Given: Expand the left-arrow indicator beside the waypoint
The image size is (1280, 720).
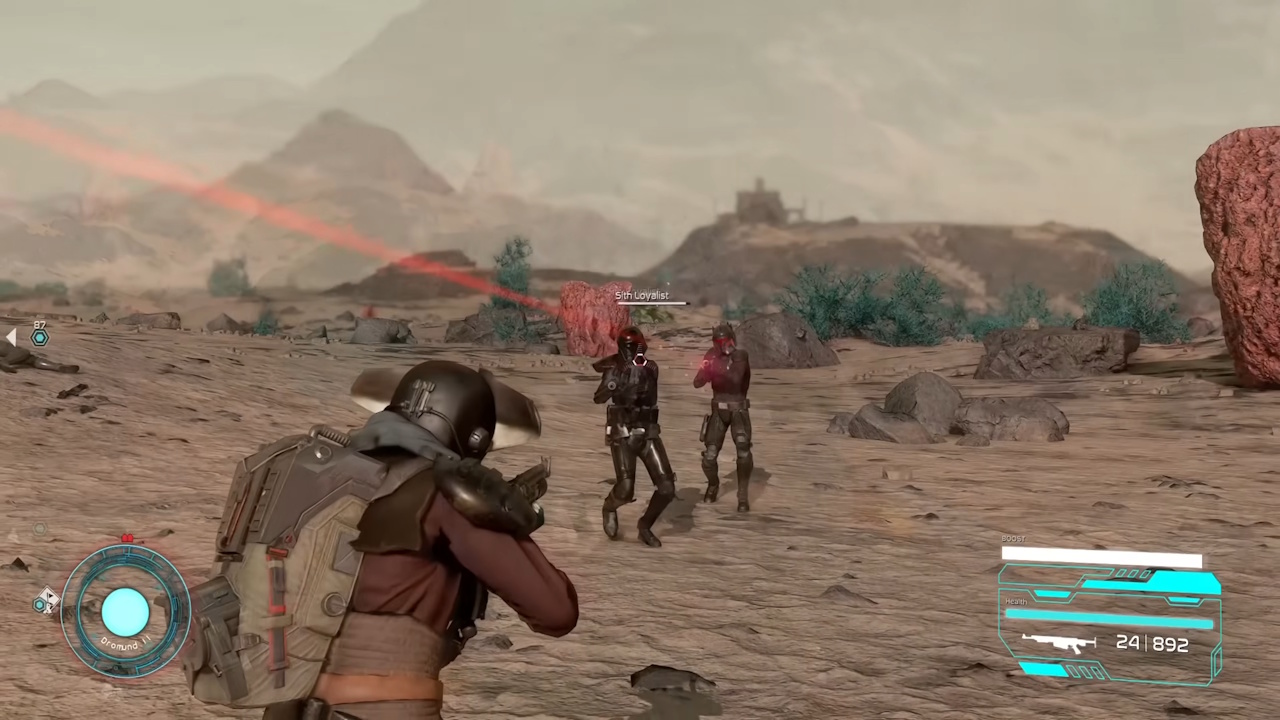Looking at the screenshot, I should (x=12, y=337).
